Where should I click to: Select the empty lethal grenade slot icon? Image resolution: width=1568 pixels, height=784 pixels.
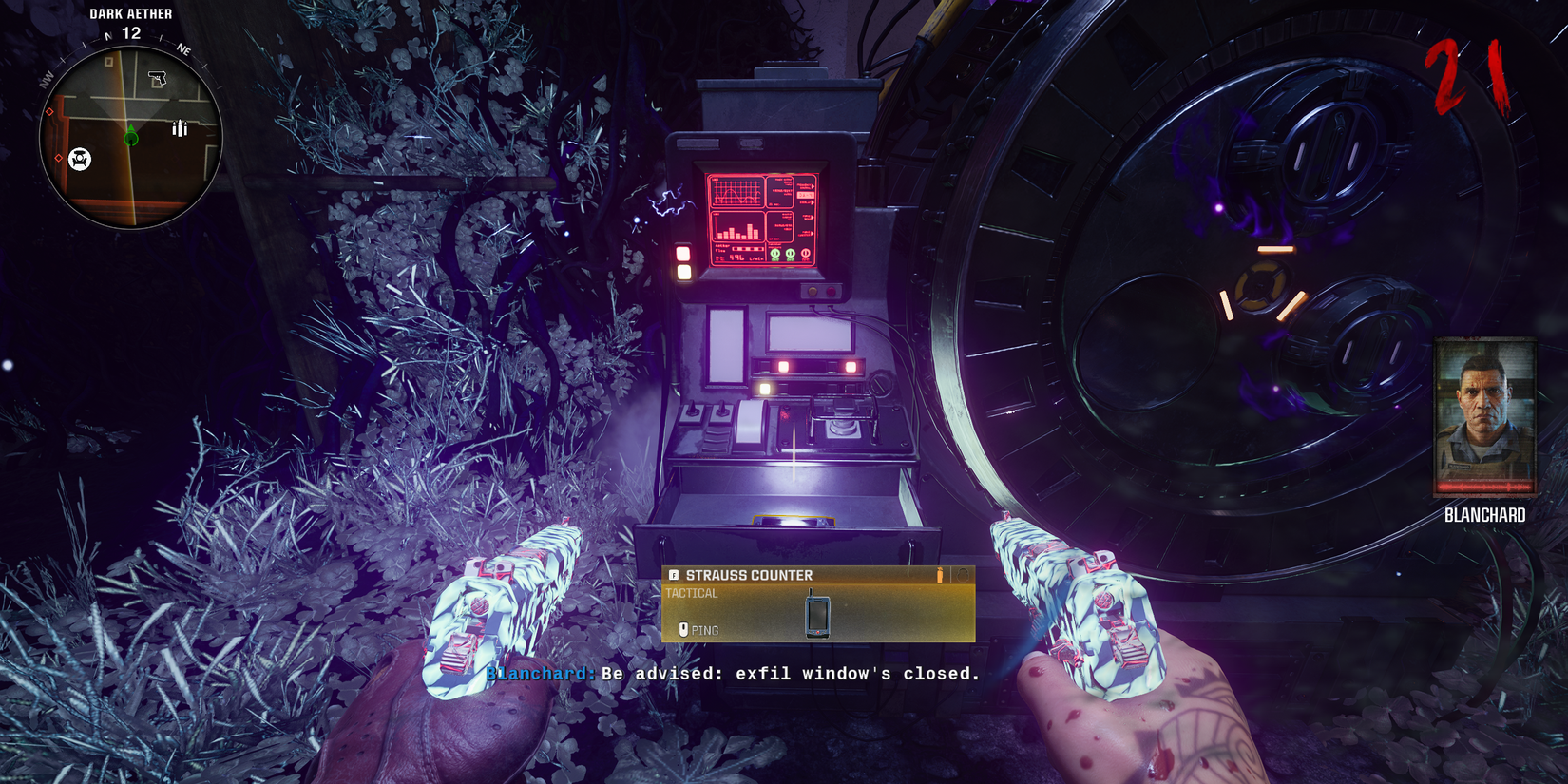pos(963,576)
